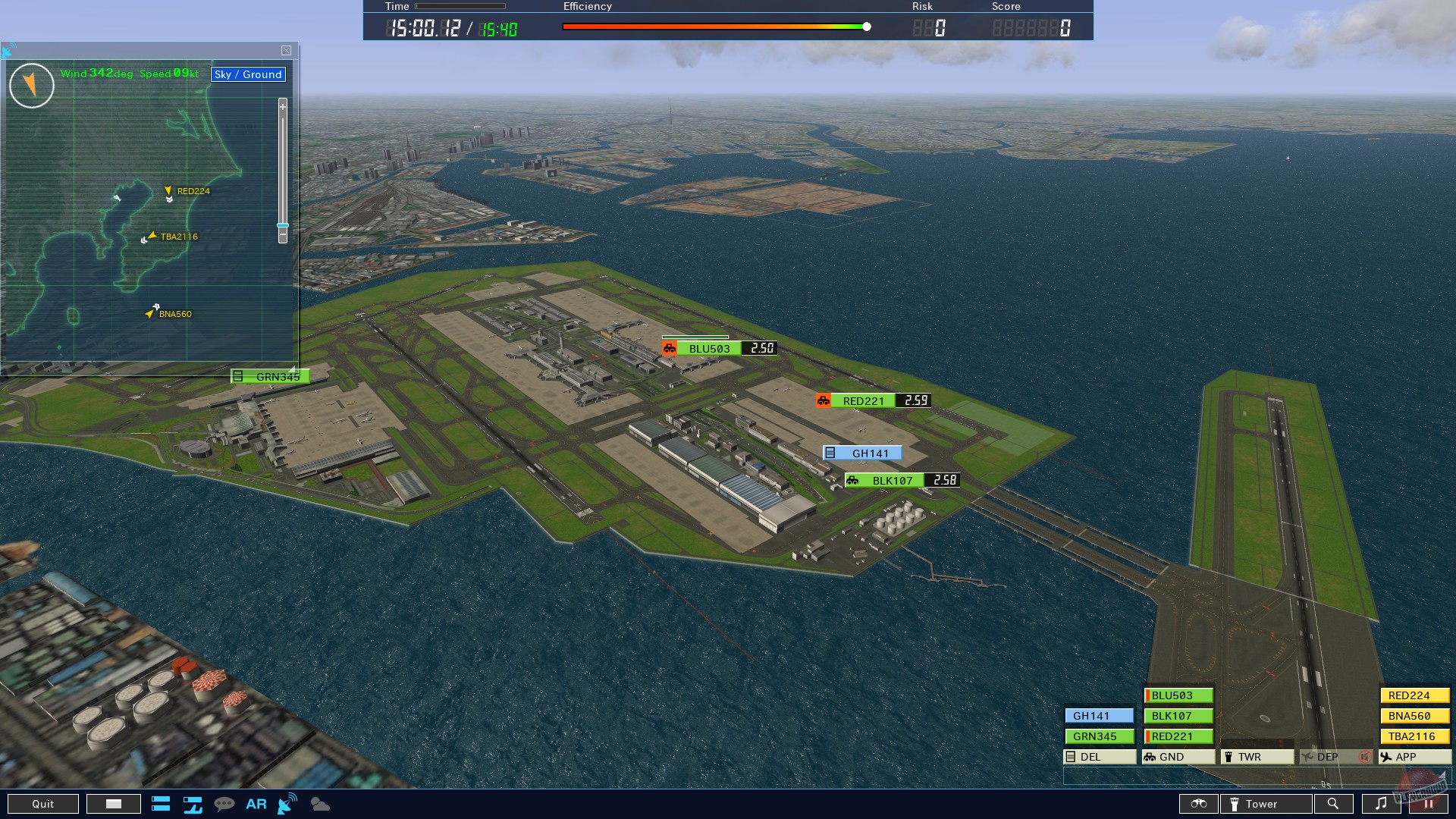Open the binoculars view
Viewport: 1456px width, 819px height.
[1198, 804]
